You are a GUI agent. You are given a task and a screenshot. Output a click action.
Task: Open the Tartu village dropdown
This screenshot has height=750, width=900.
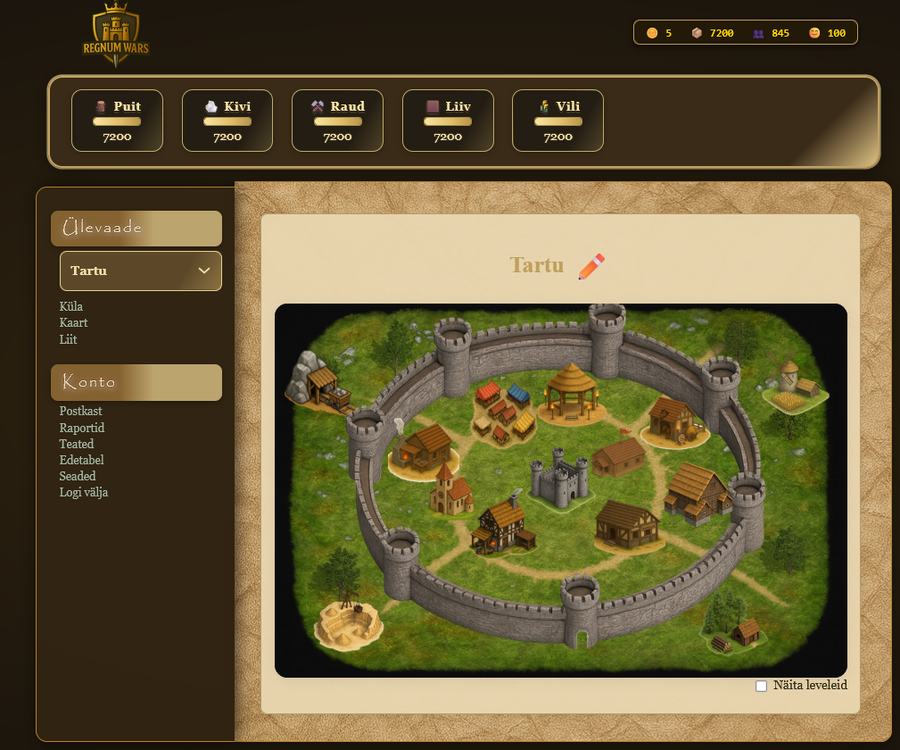pyautogui.click(x=140, y=271)
